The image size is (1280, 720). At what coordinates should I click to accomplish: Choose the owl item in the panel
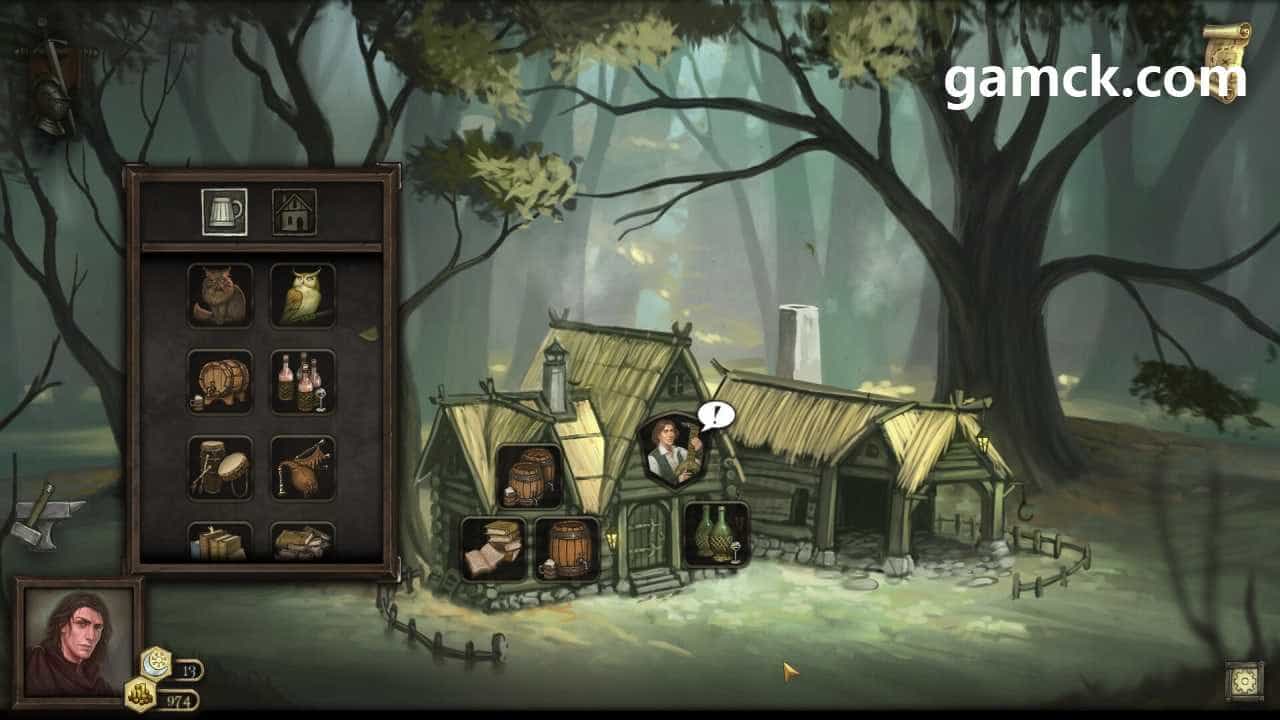302,295
